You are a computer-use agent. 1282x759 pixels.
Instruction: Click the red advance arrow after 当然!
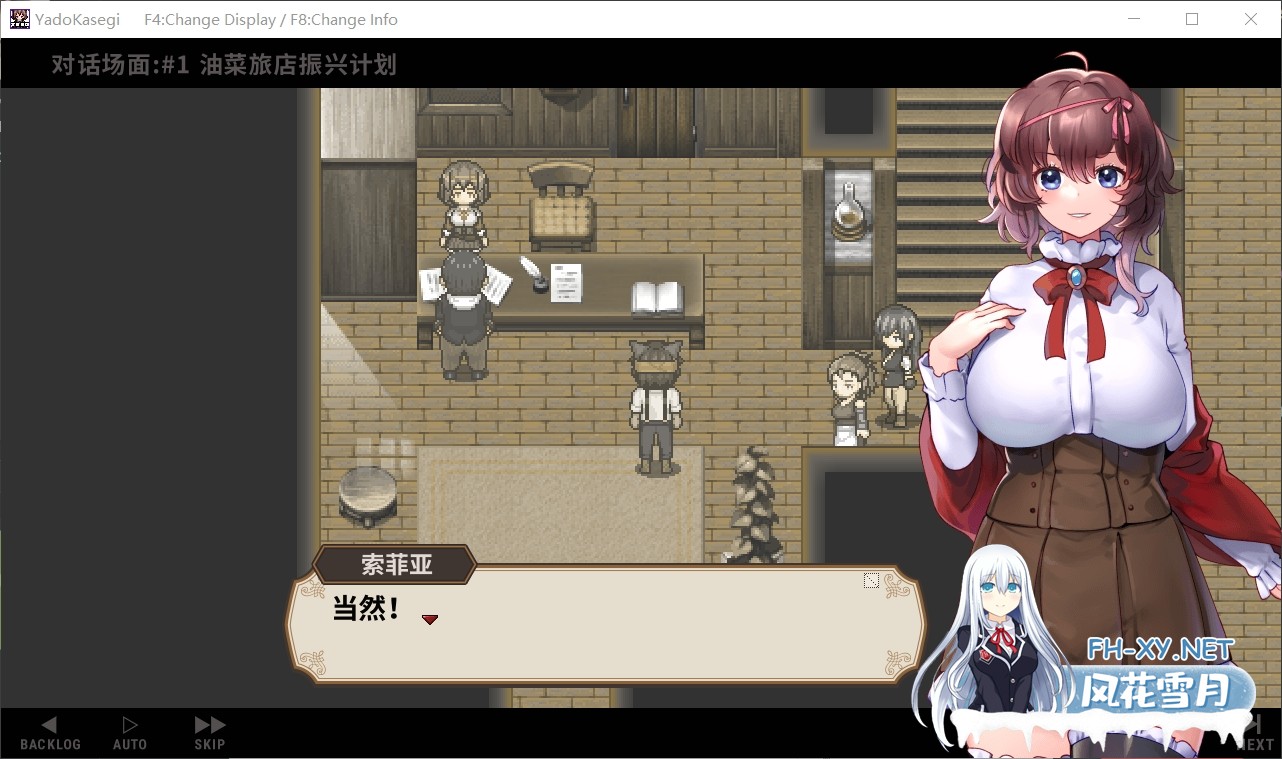(x=430, y=619)
